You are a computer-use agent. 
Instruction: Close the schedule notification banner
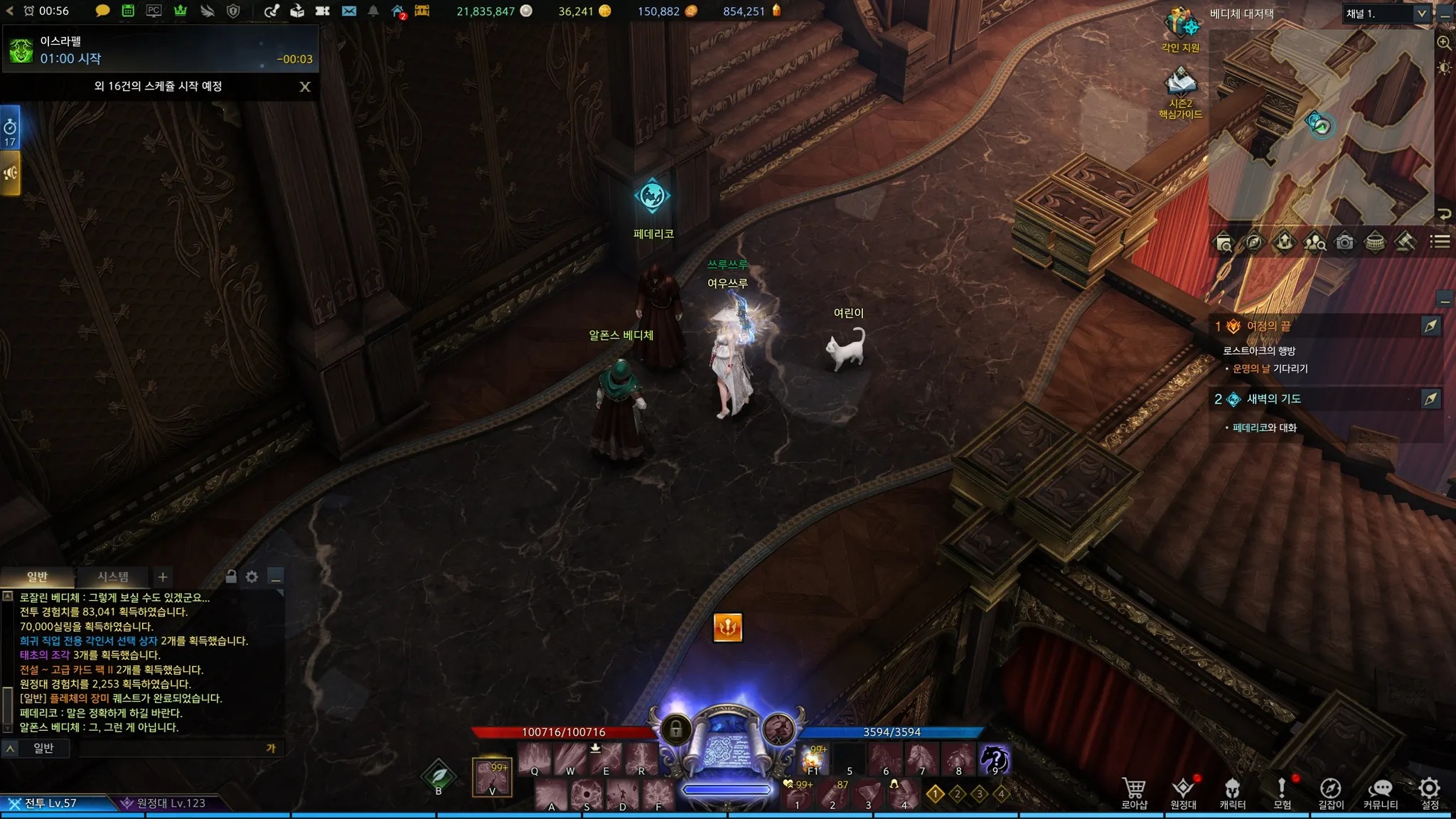click(x=305, y=87)
